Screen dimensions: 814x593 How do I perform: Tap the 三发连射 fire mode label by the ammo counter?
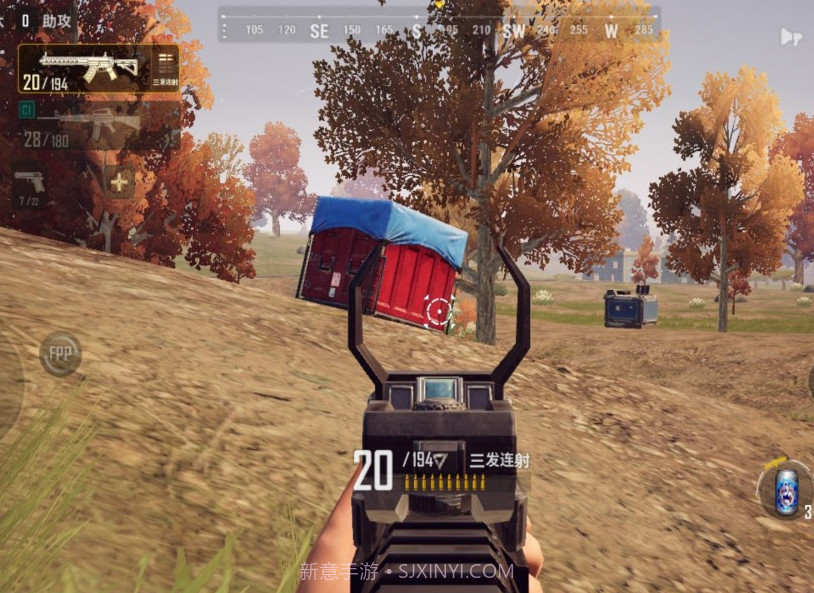tap(498, 460)
